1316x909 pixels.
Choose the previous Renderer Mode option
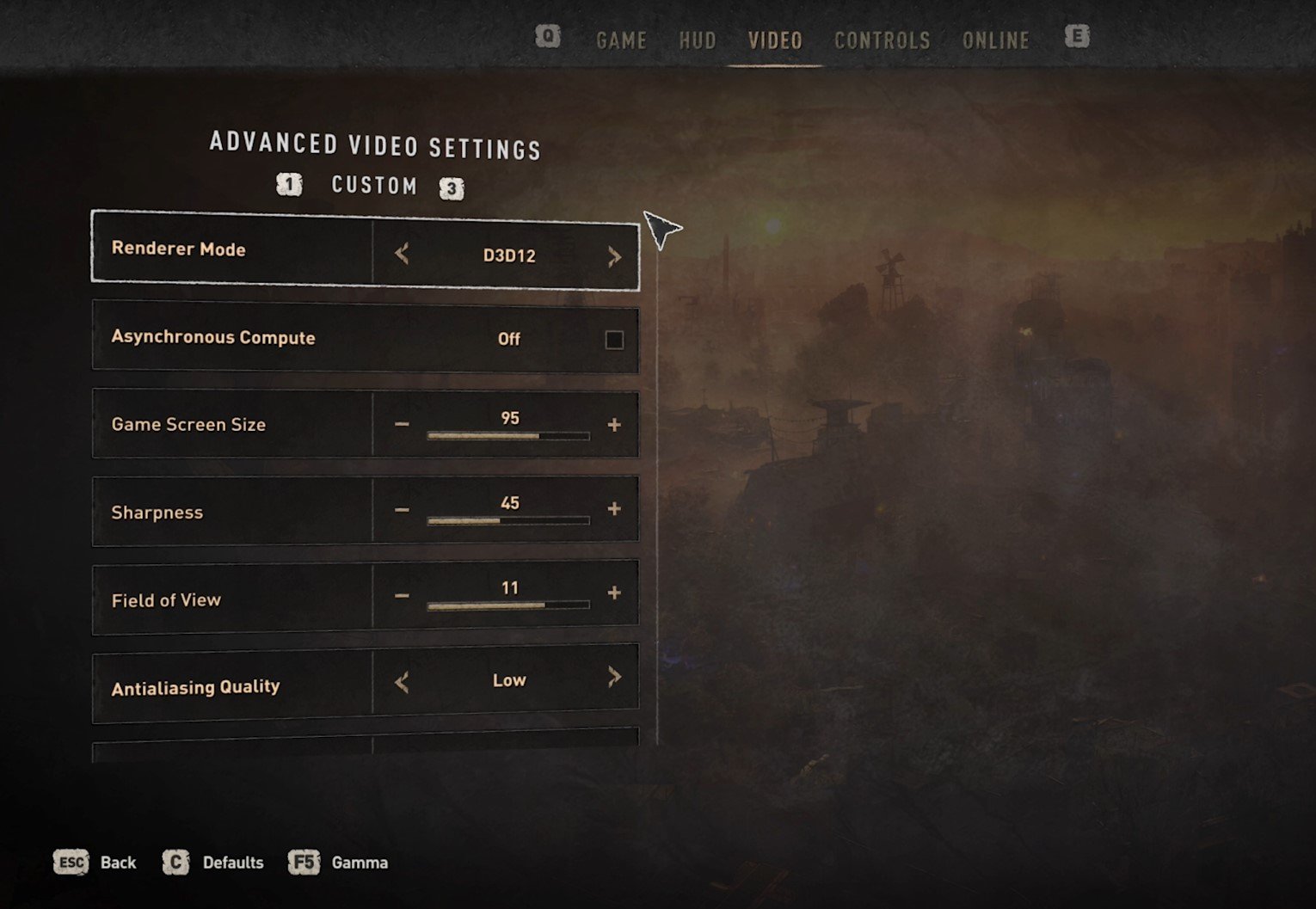pyautogui.click(x=402, y=254)
